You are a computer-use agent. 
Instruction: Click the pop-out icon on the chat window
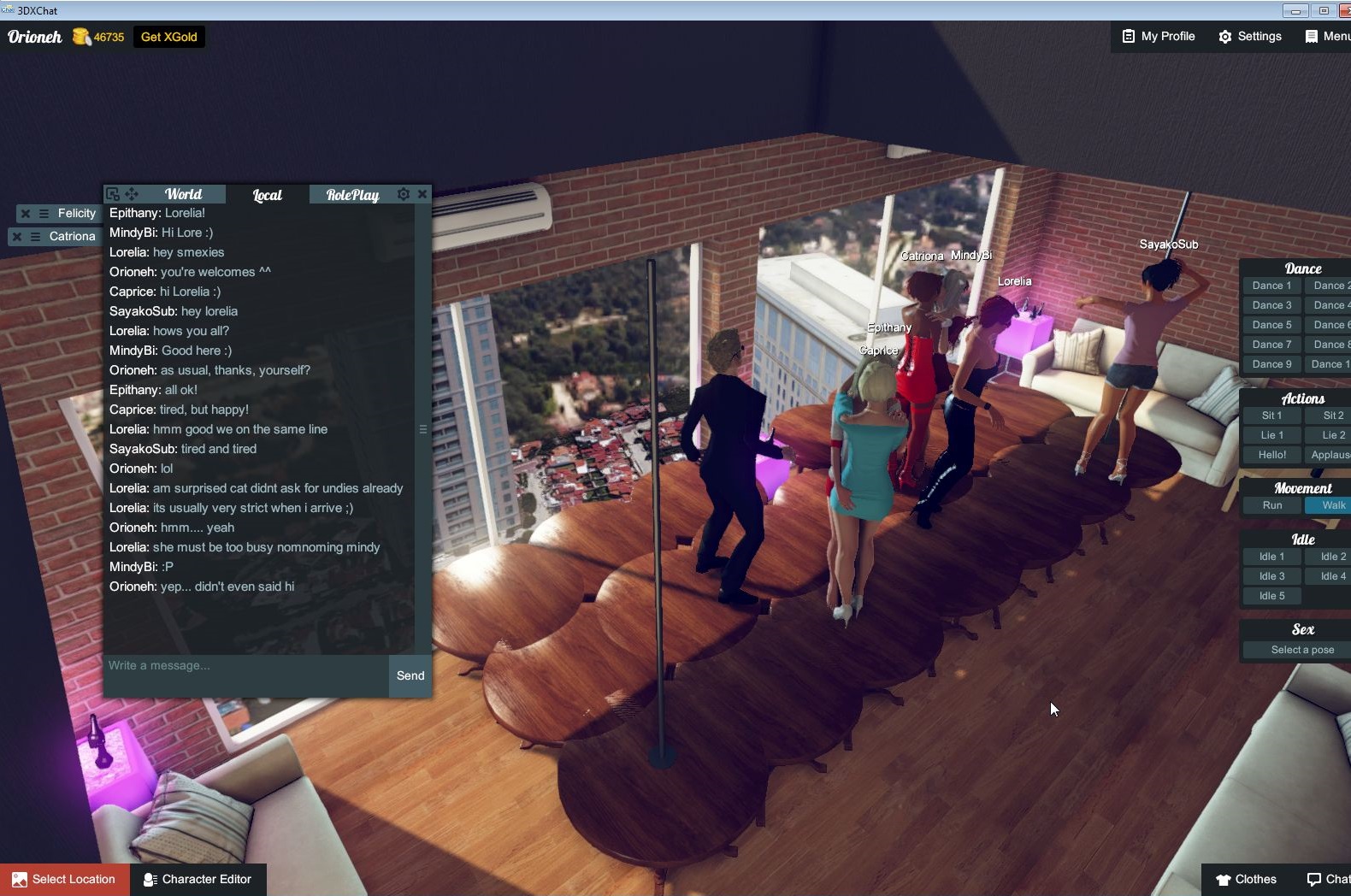click(114, 194)
